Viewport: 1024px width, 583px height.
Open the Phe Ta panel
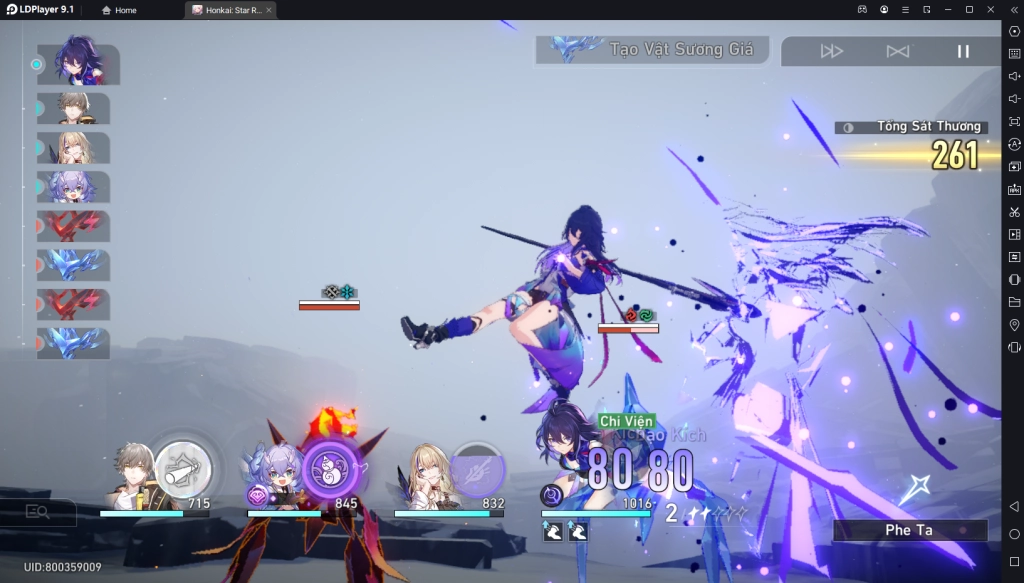point(909,530)
